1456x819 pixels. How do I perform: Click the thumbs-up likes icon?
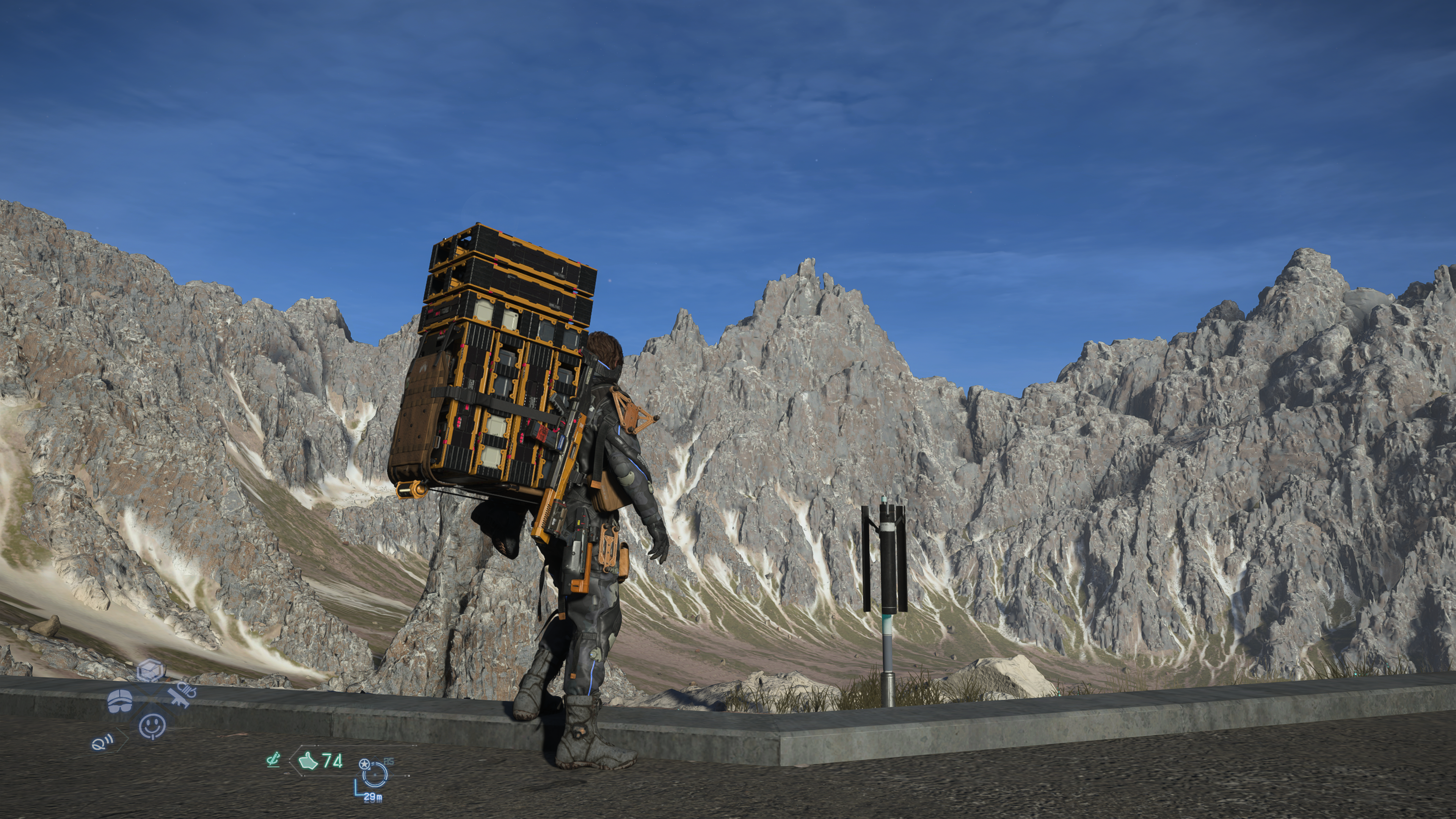(x=308, y=761)
